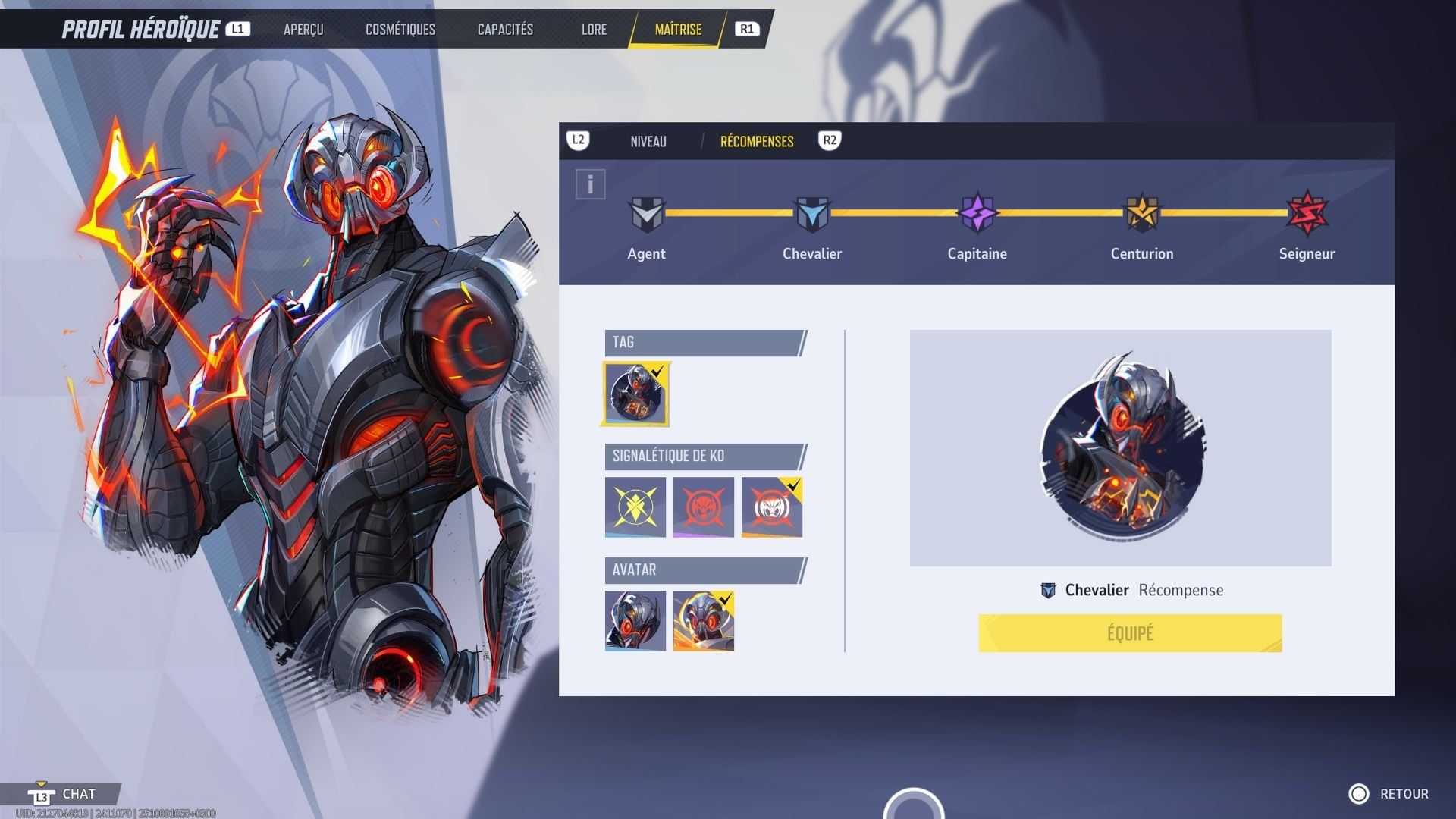The height and width of the screenshot is (819, 1456).
Task: Switch to the Niveau sub-tab
Action: tap(648, 142)
